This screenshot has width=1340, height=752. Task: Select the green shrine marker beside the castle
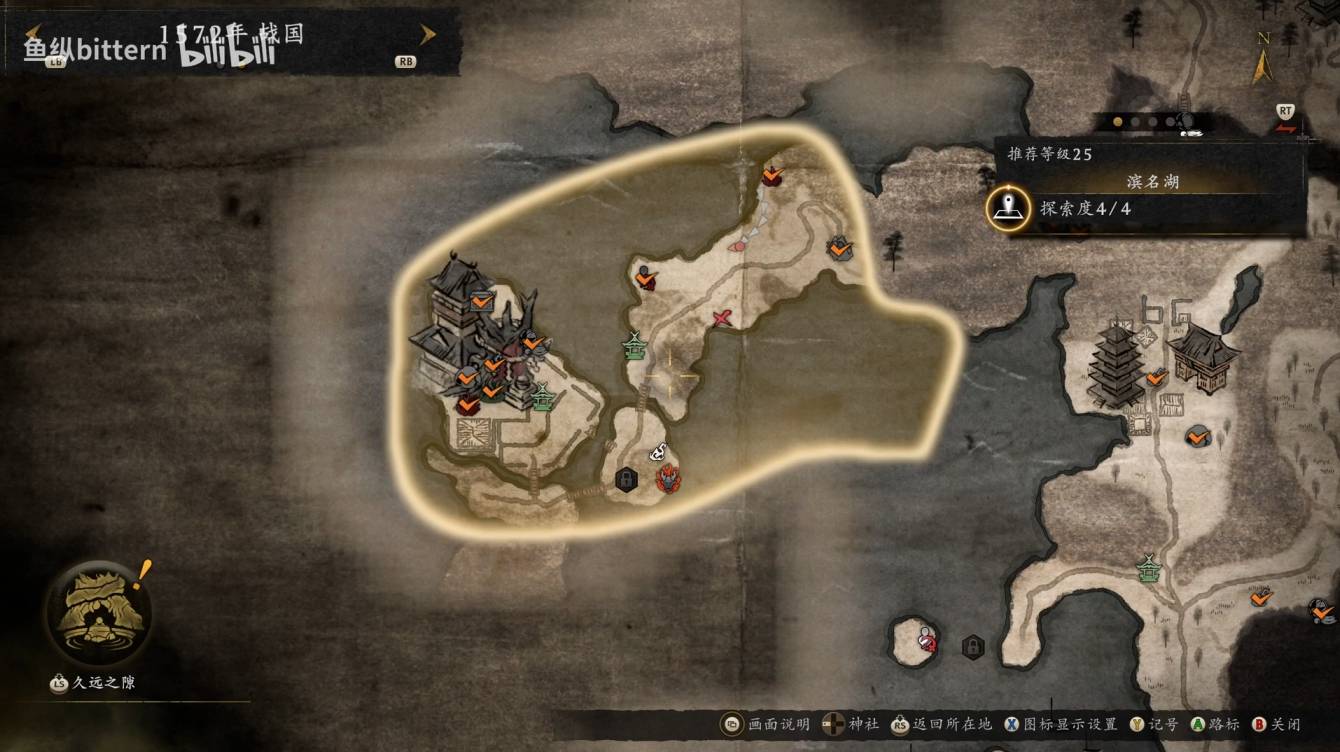pos(542,397)
